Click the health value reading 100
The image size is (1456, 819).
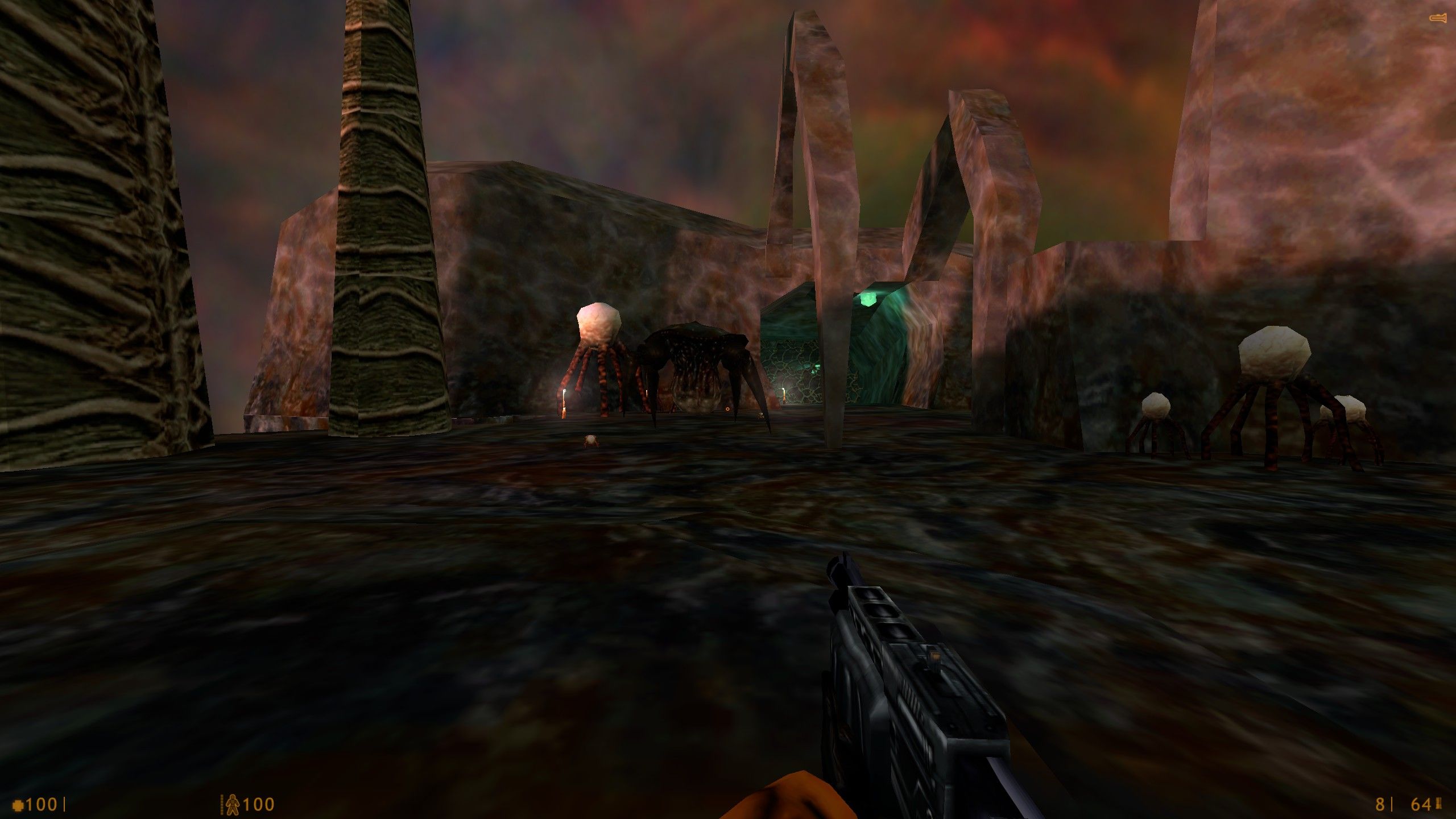coord(43,803)
